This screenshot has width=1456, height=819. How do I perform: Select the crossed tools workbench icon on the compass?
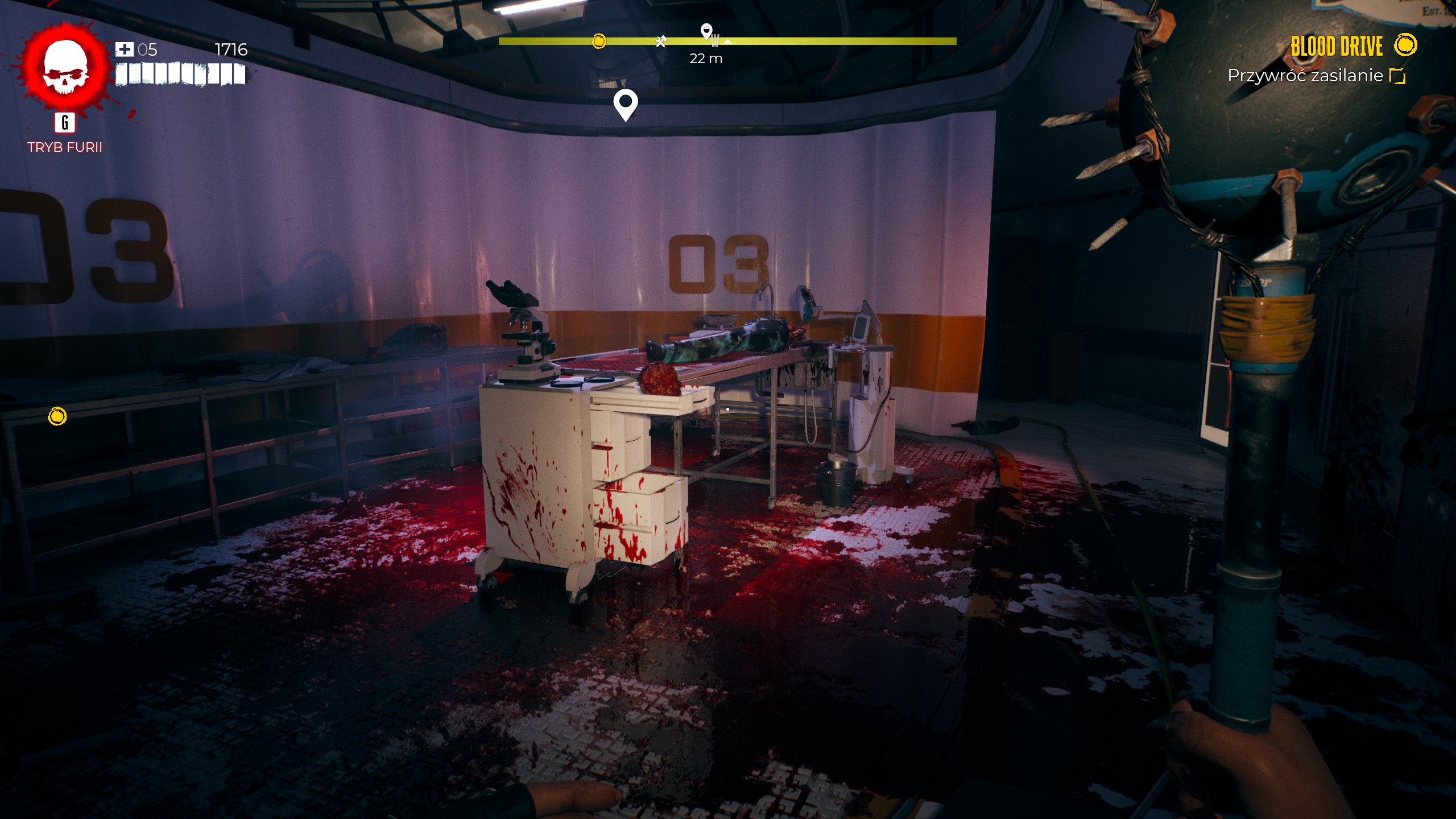pos(660,42)
